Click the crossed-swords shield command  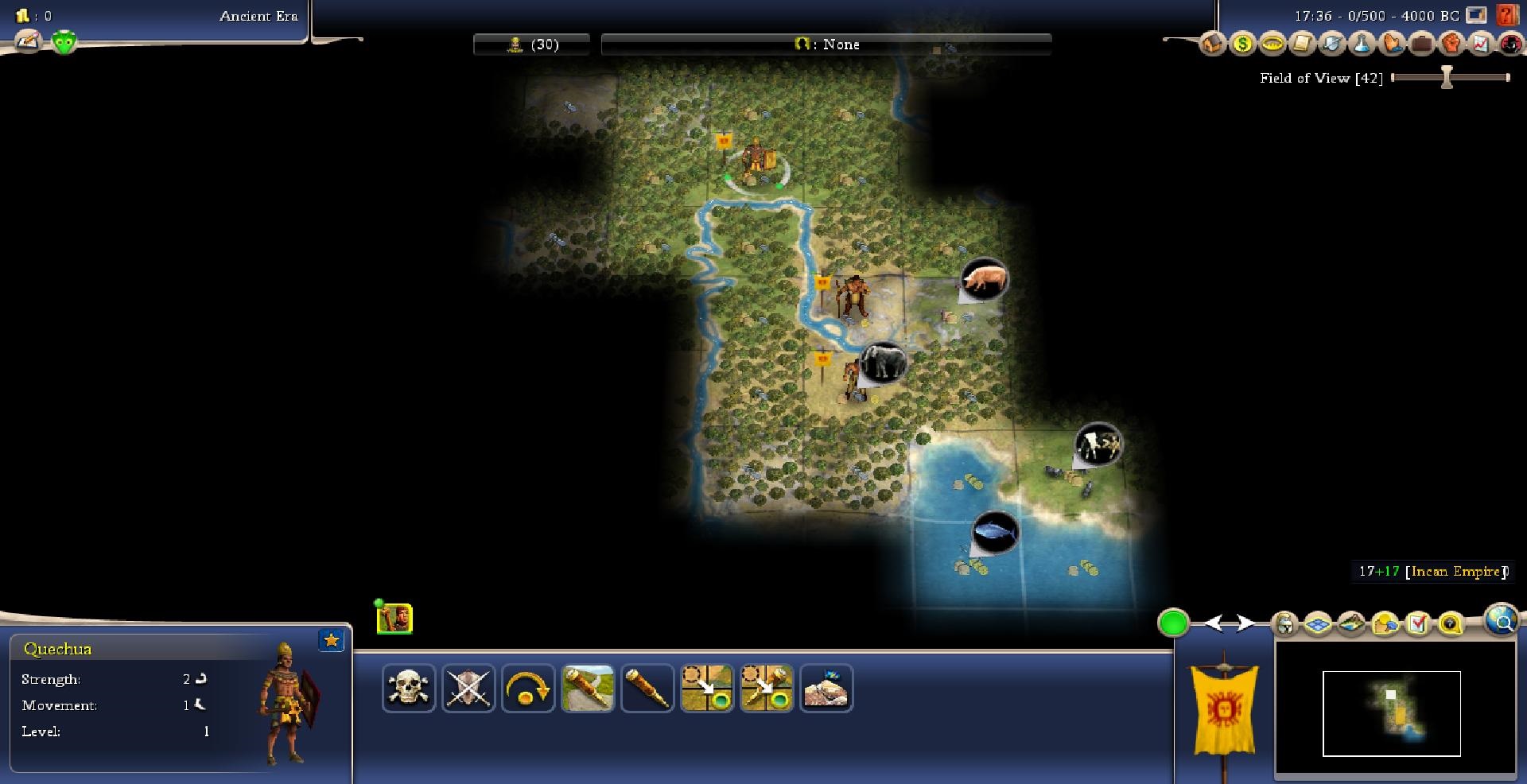coord(468,688)
